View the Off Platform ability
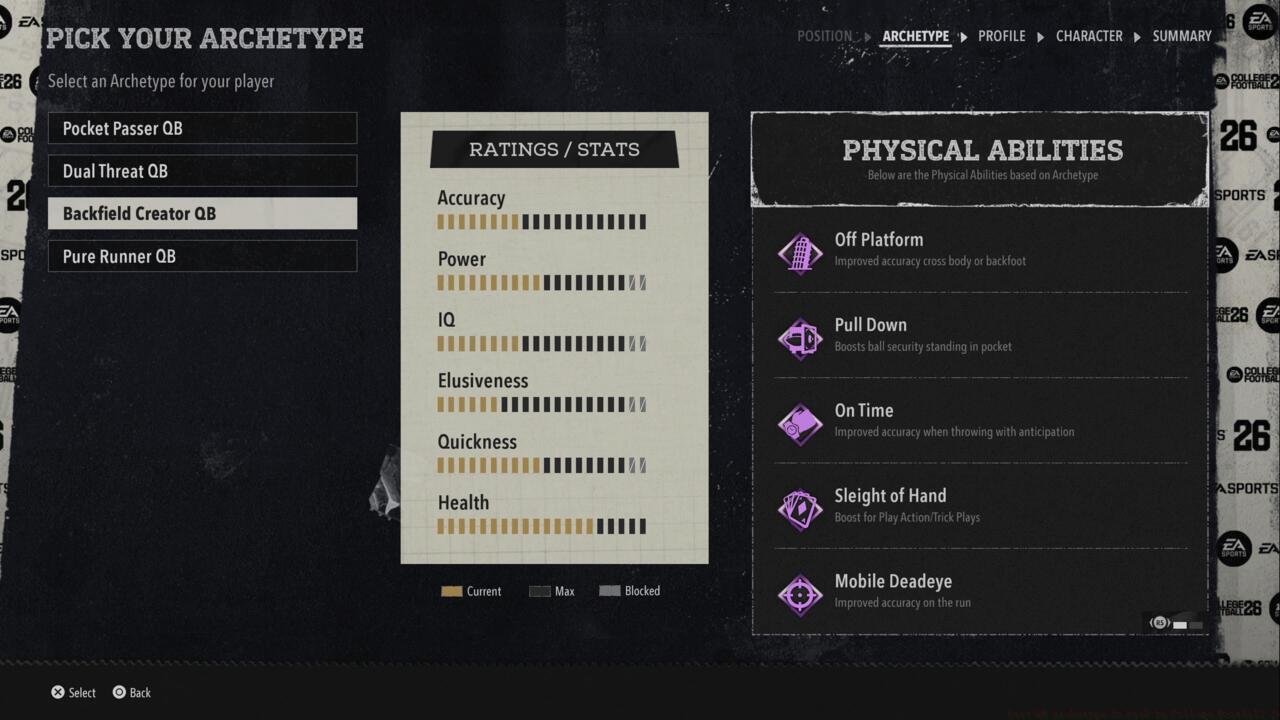 (x=980, y=250)
